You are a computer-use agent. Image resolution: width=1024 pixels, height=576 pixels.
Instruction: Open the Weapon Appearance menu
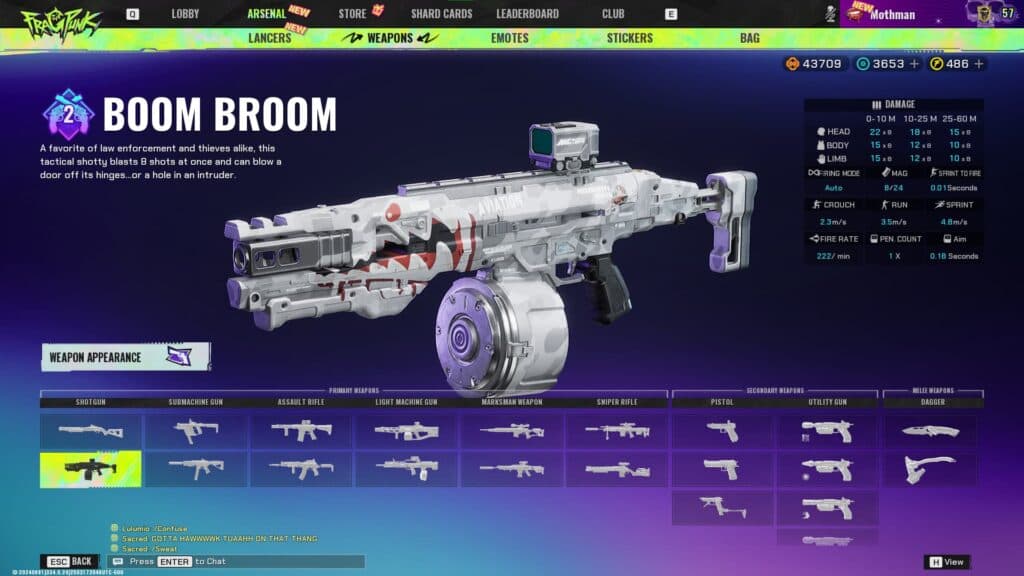125,356
